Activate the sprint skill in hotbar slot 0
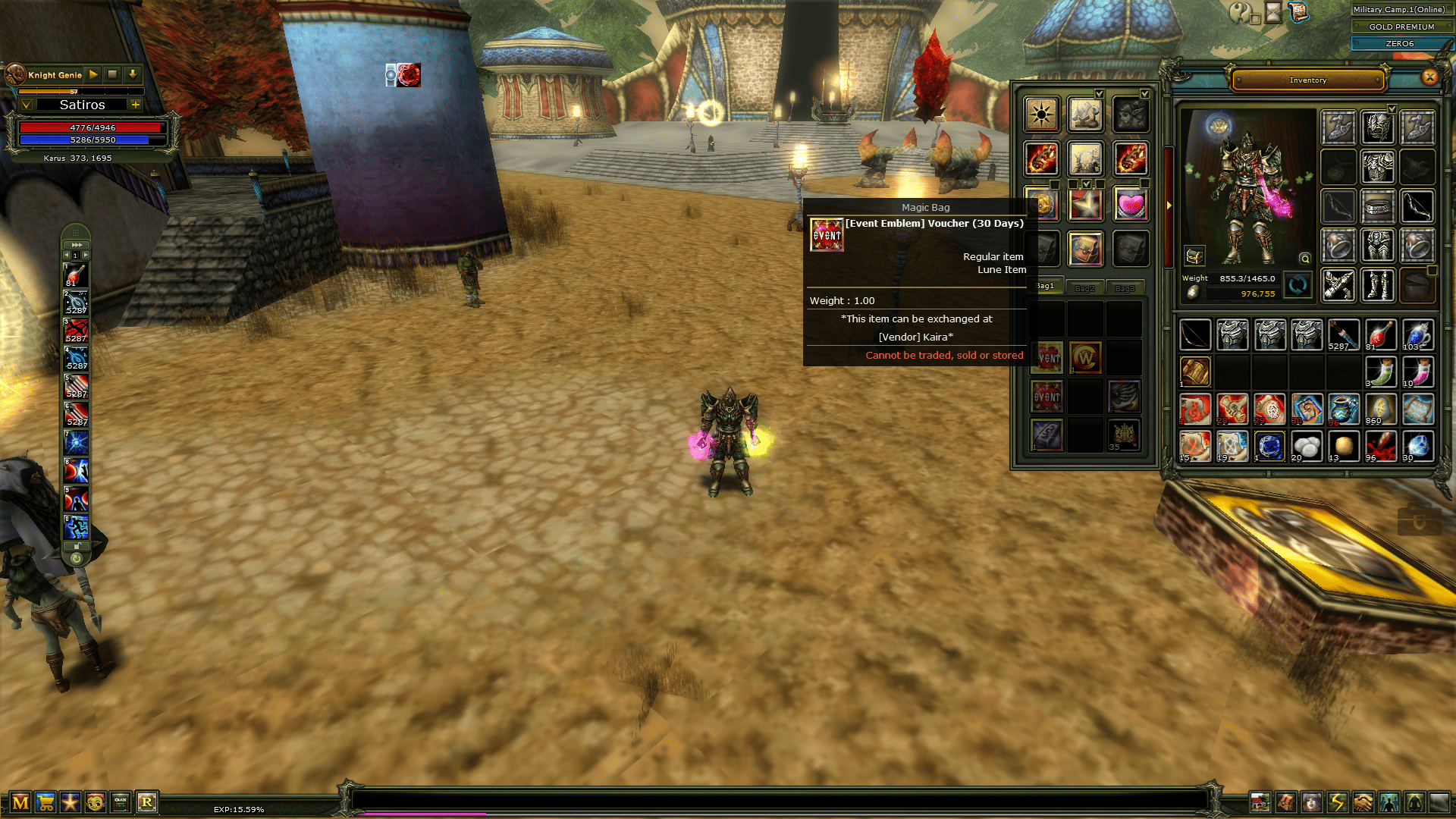This screenshot has height=819, width=1456. coord(76,527)
